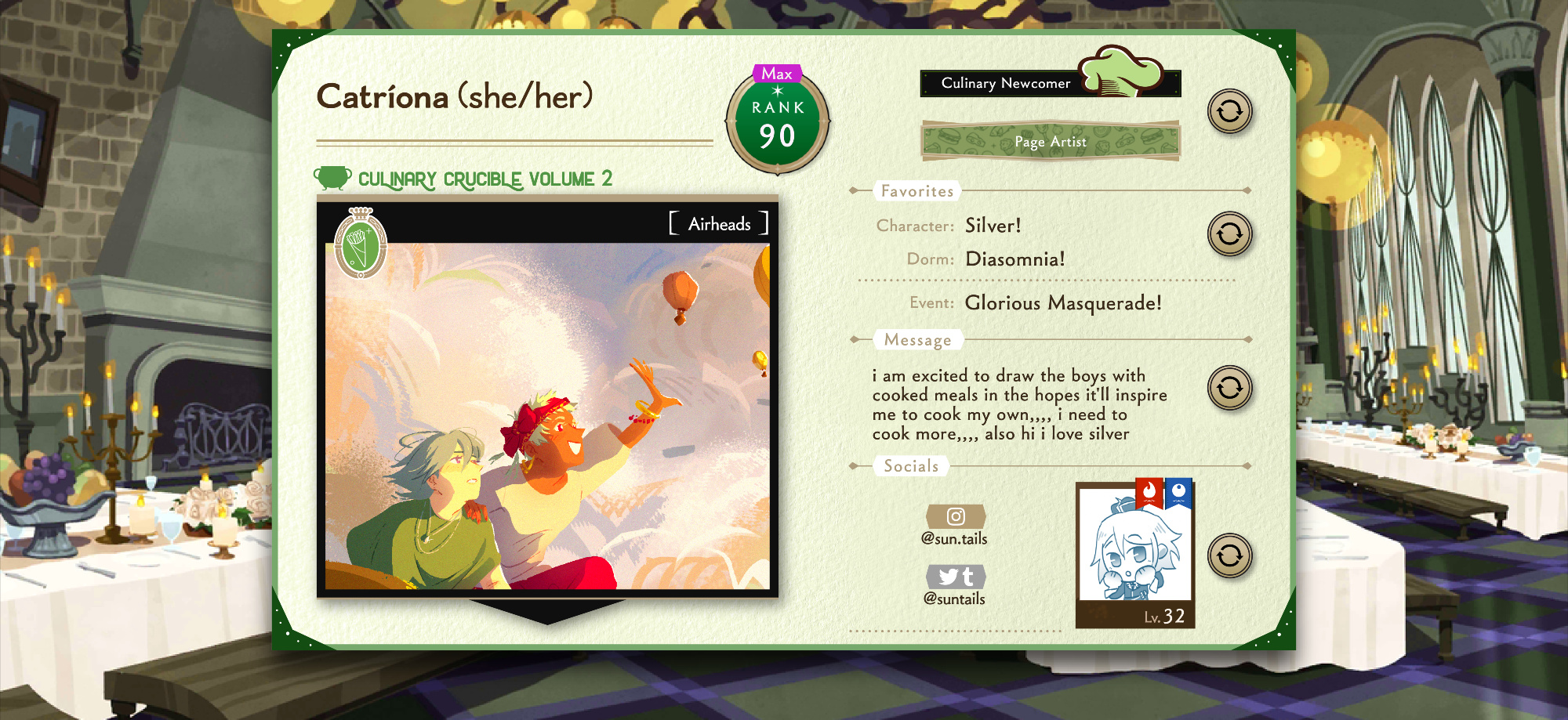This screenshot has width=1568, height=720.
Task: Click the refresh button beside Culinary Newcomer title
Action: (x=1229, y=111)
